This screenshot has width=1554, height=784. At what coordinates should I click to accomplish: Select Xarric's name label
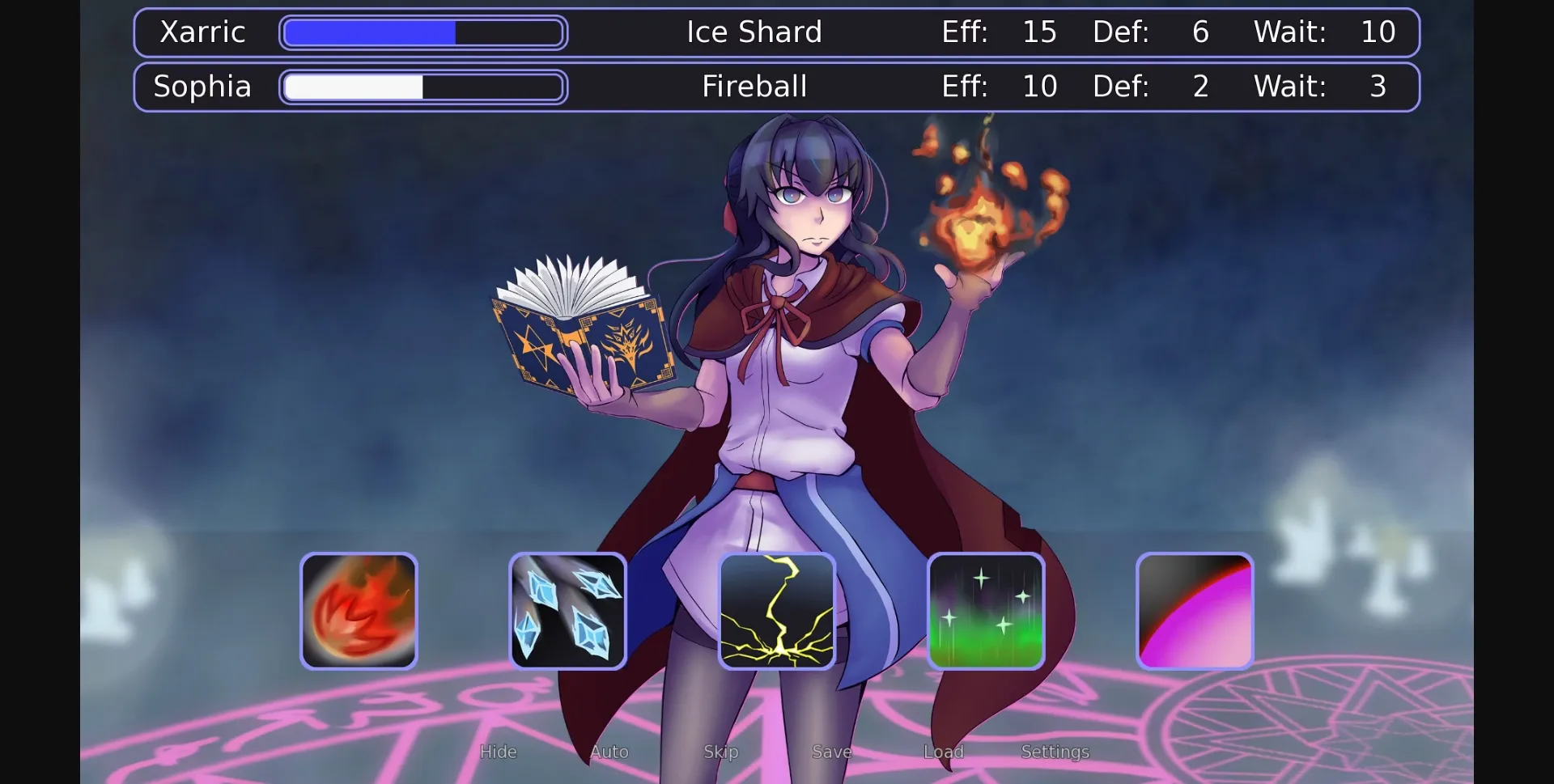coord(202,32)
